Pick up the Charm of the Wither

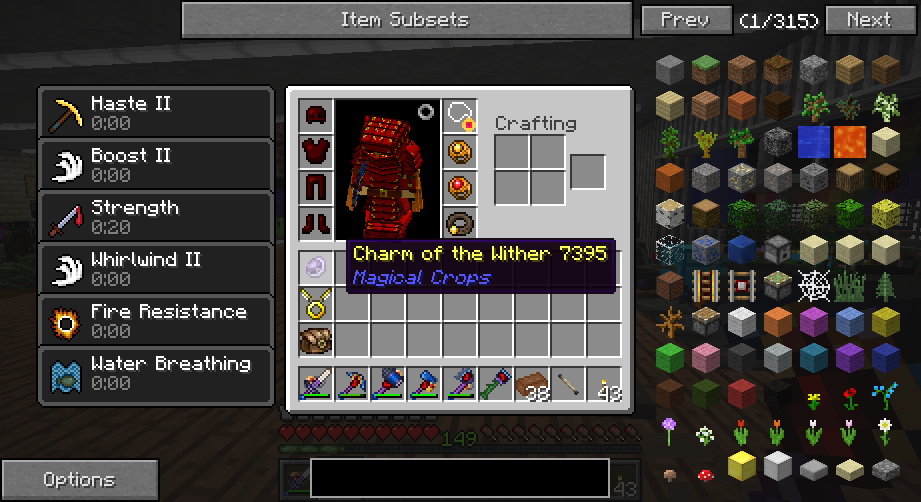[x=316, y=266]
